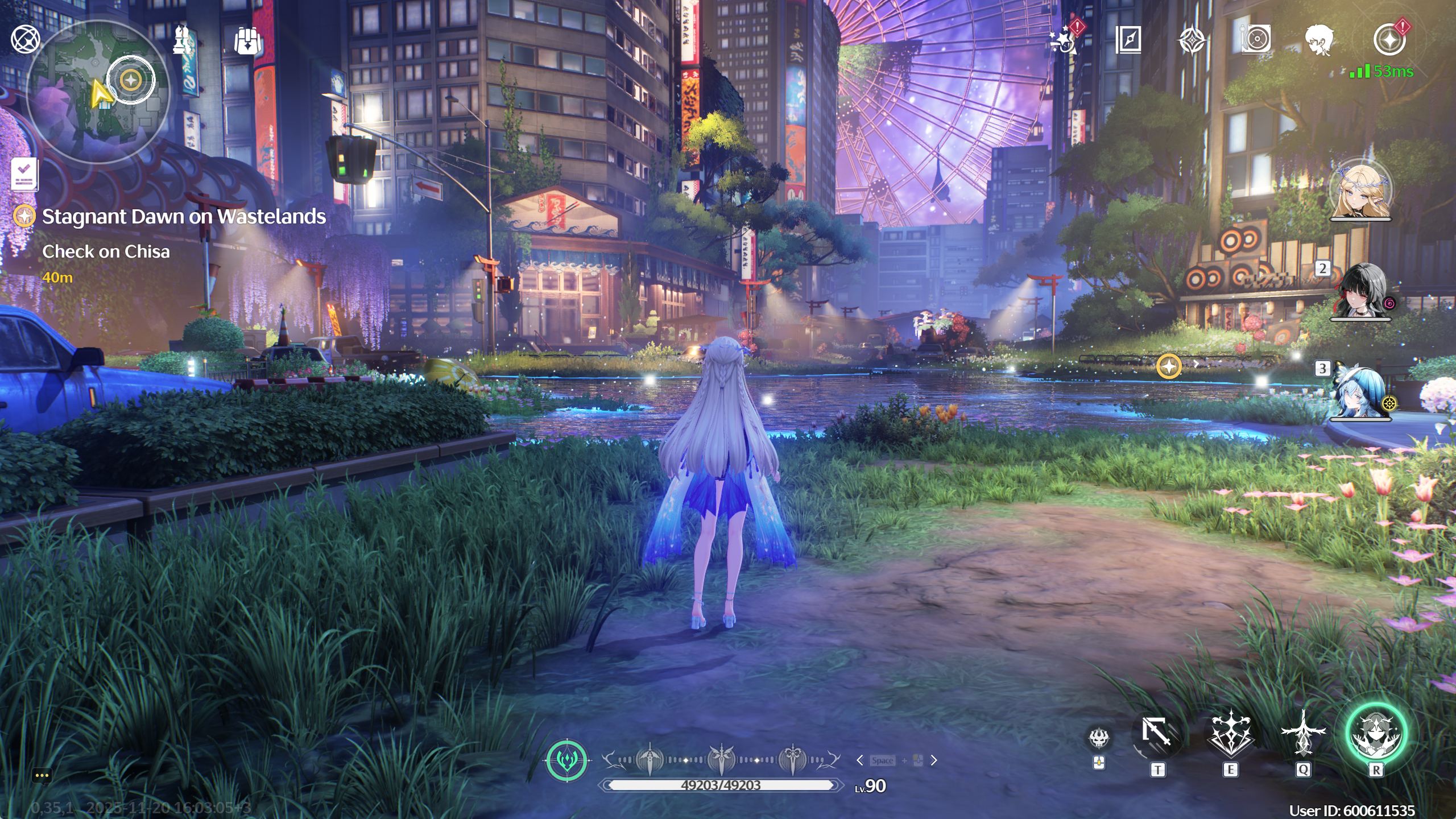Select the gold quest marker on the minimap
This screenshot has height=819, width=1456.
click(x=131, y=80)
